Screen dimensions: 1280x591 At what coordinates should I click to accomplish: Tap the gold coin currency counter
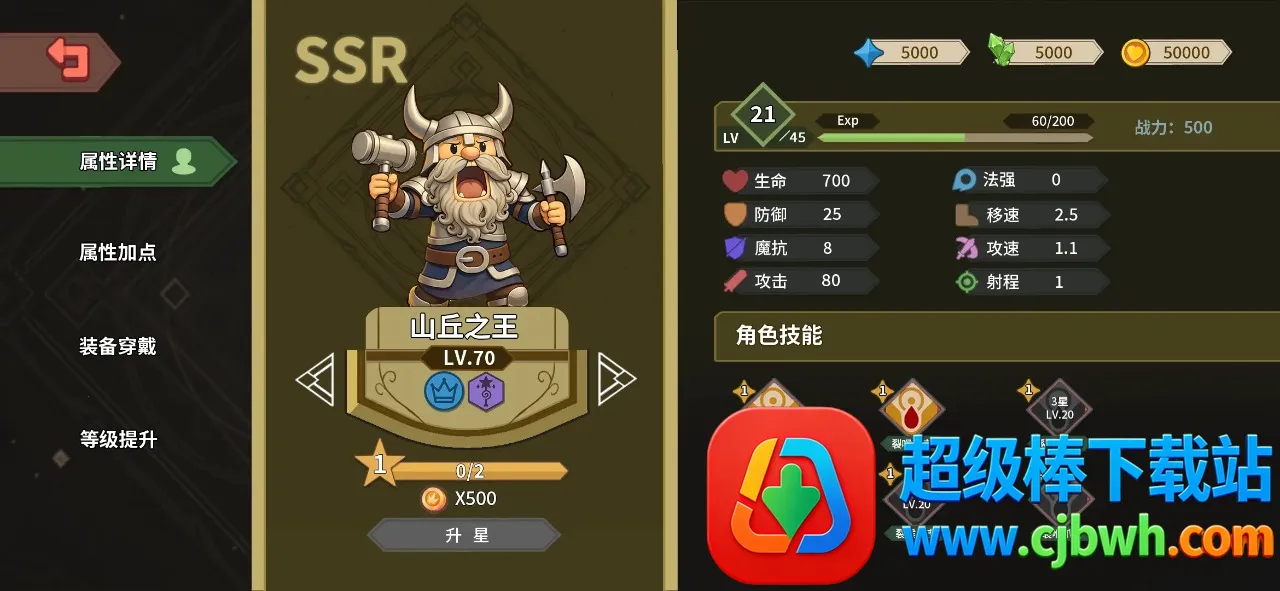point(1176,52)
